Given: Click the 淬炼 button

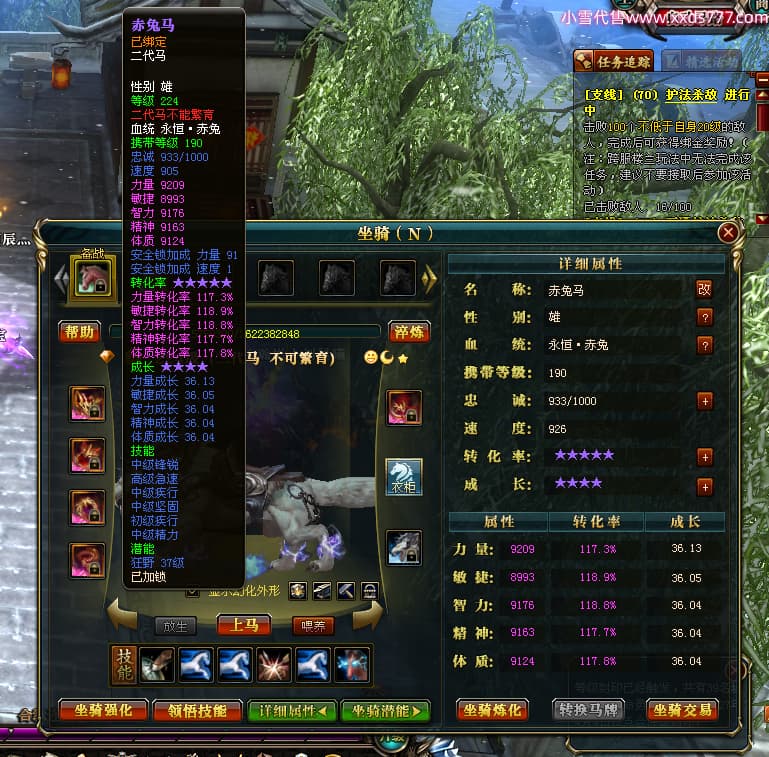Looking at the screenshot, I should pyautogui.click(x=408, y=332).
